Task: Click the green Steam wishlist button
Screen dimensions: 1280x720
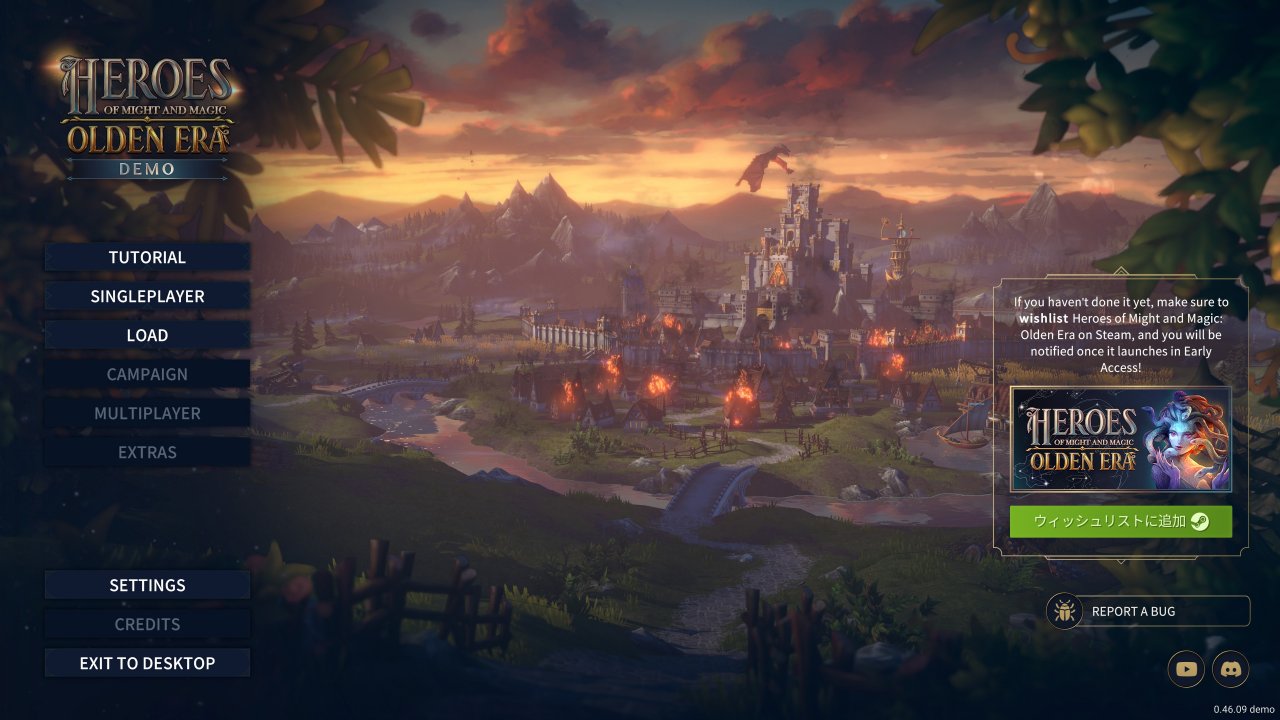Action: click(1120, 521)
